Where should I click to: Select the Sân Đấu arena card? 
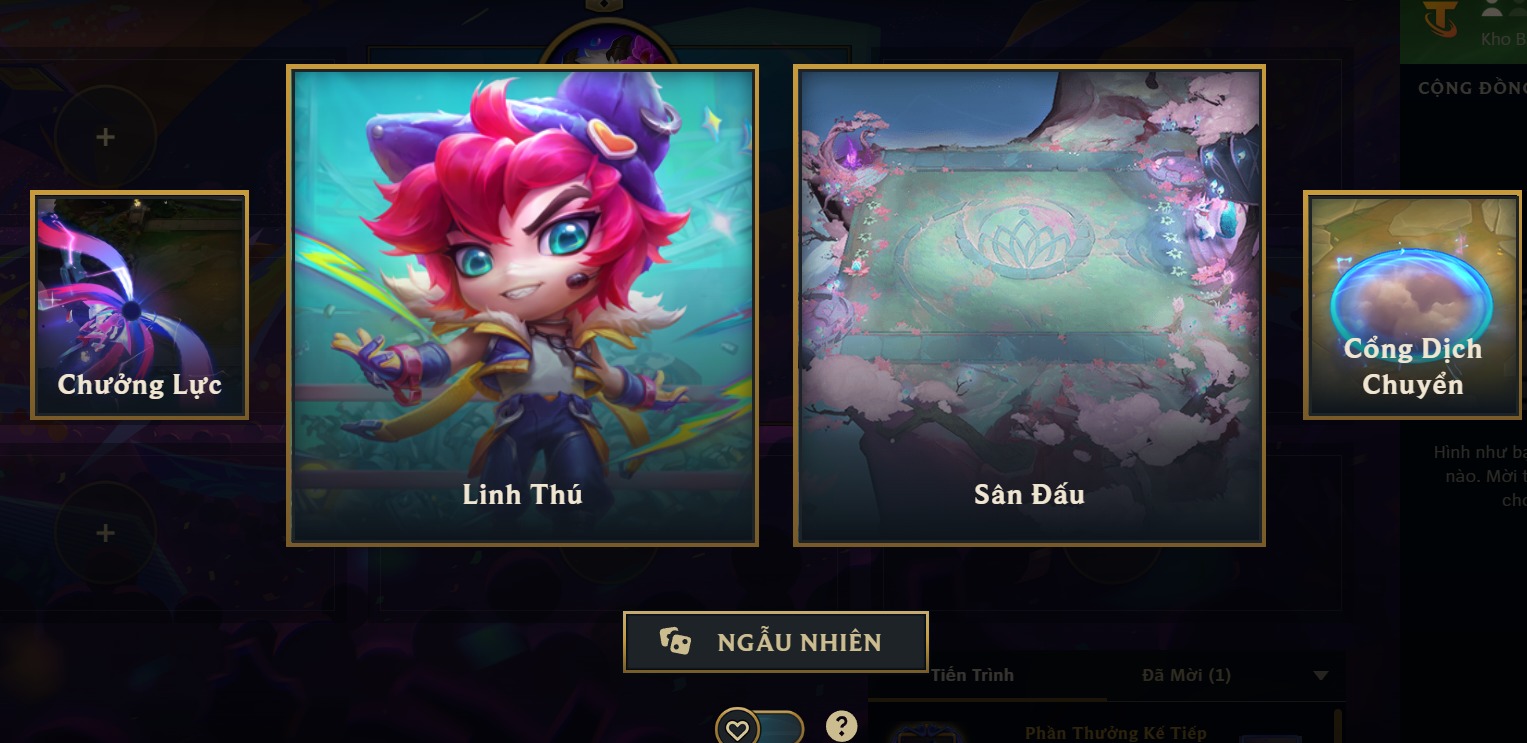[x=1029, y=305]
